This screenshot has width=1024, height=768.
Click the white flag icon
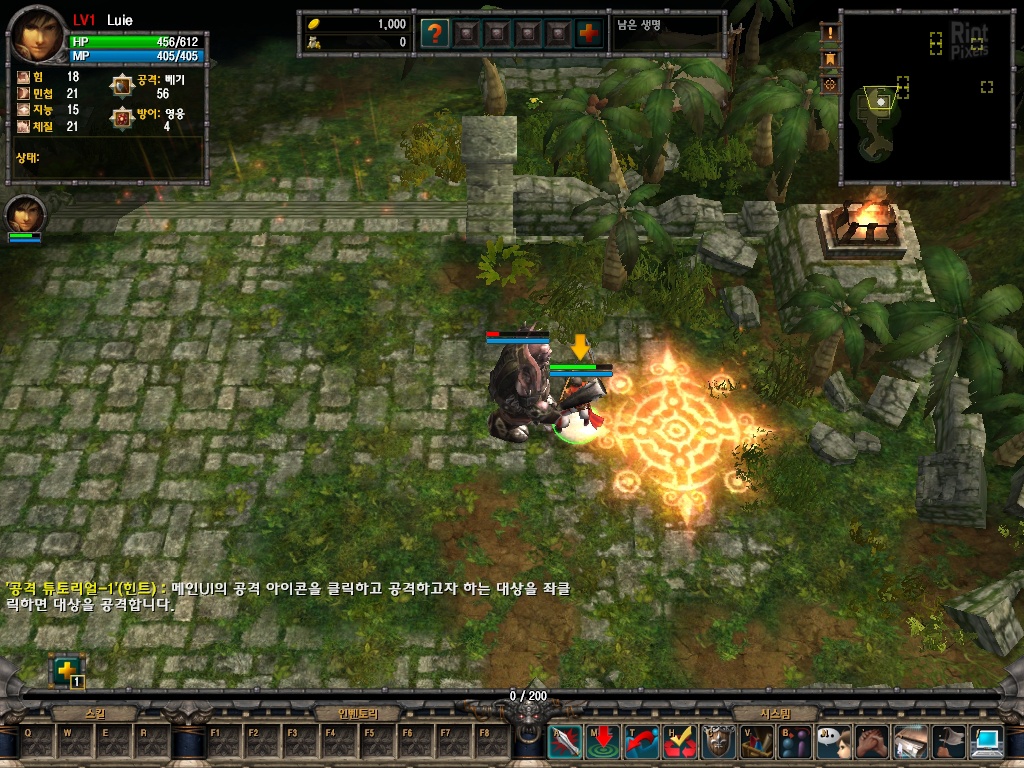(x=949, y=742)
